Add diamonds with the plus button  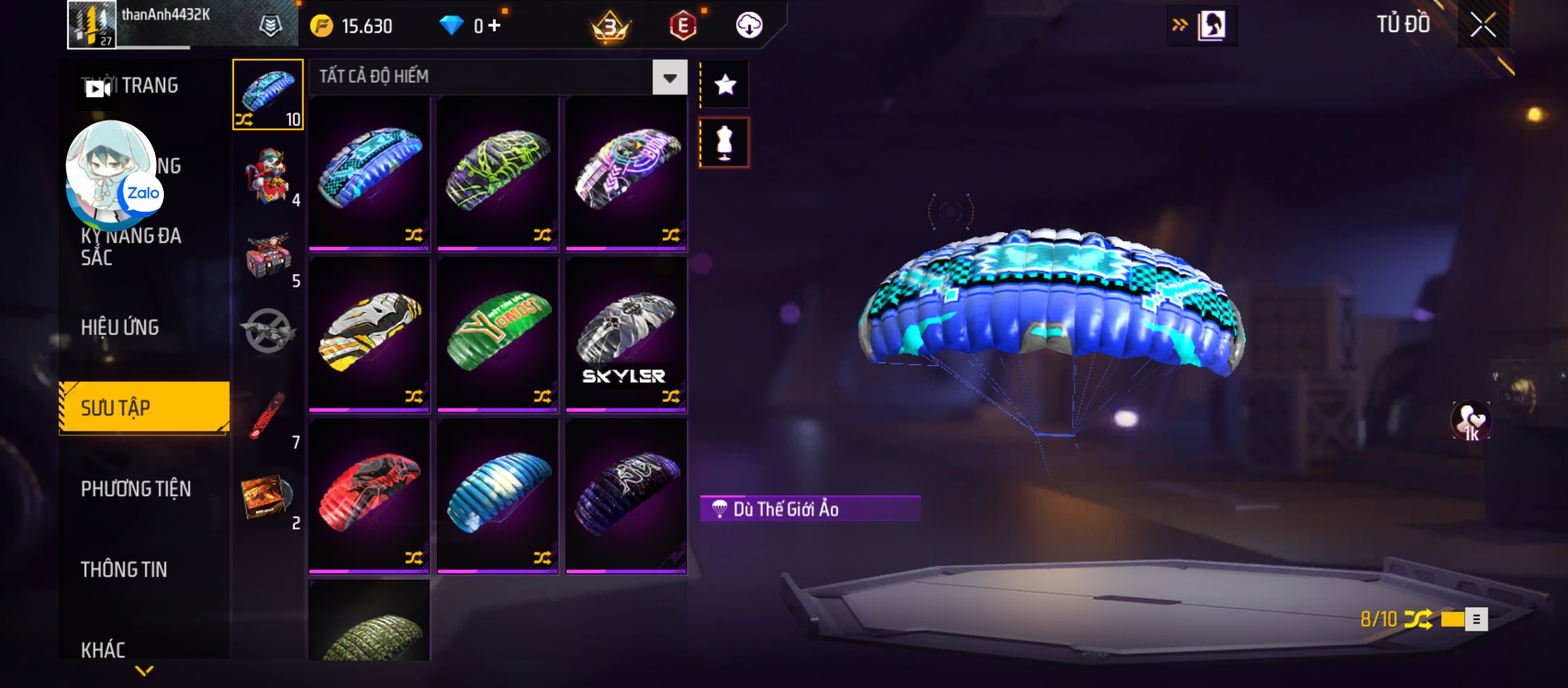(x=495, y=25)
